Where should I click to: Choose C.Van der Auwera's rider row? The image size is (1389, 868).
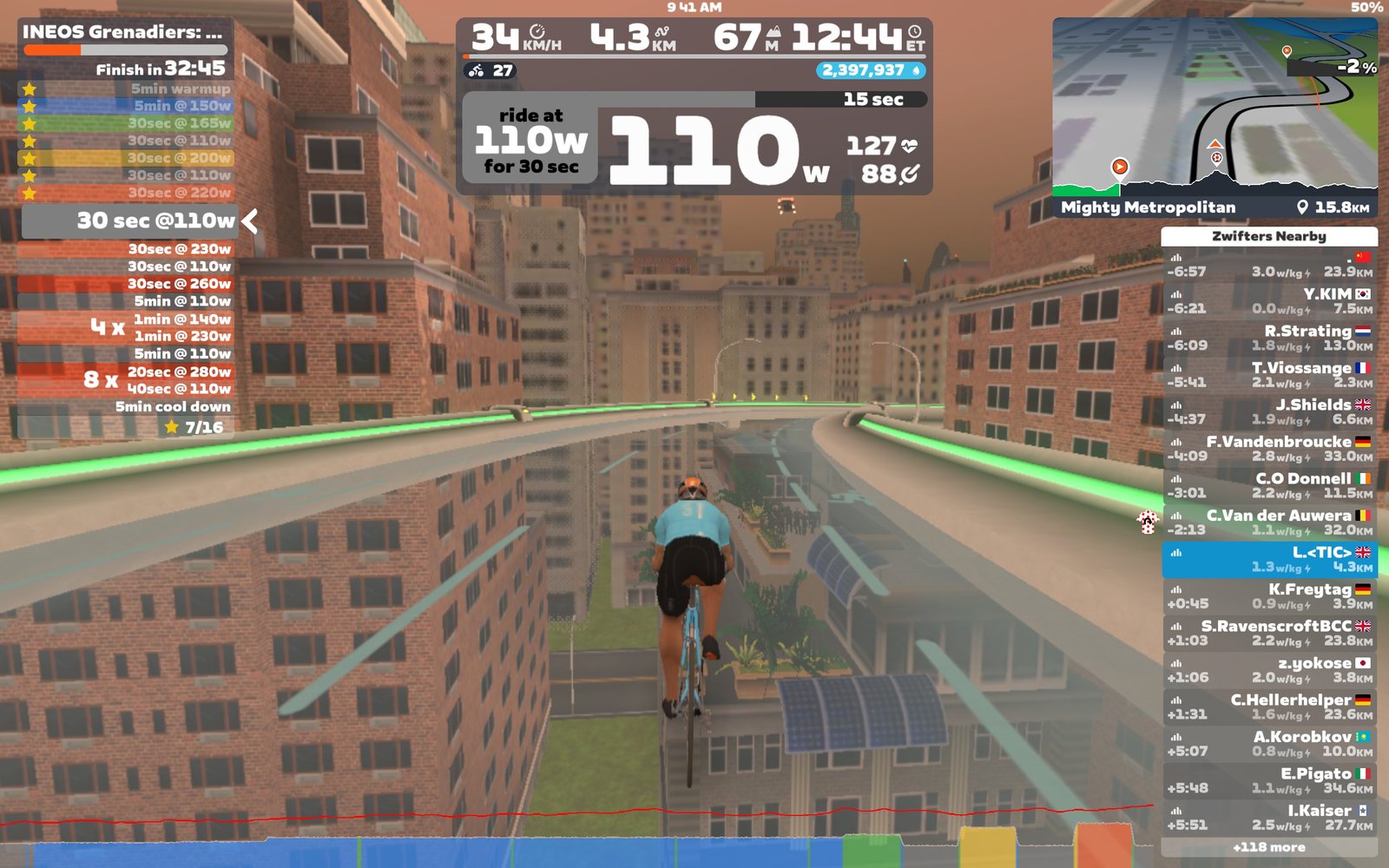point(1269,523)
